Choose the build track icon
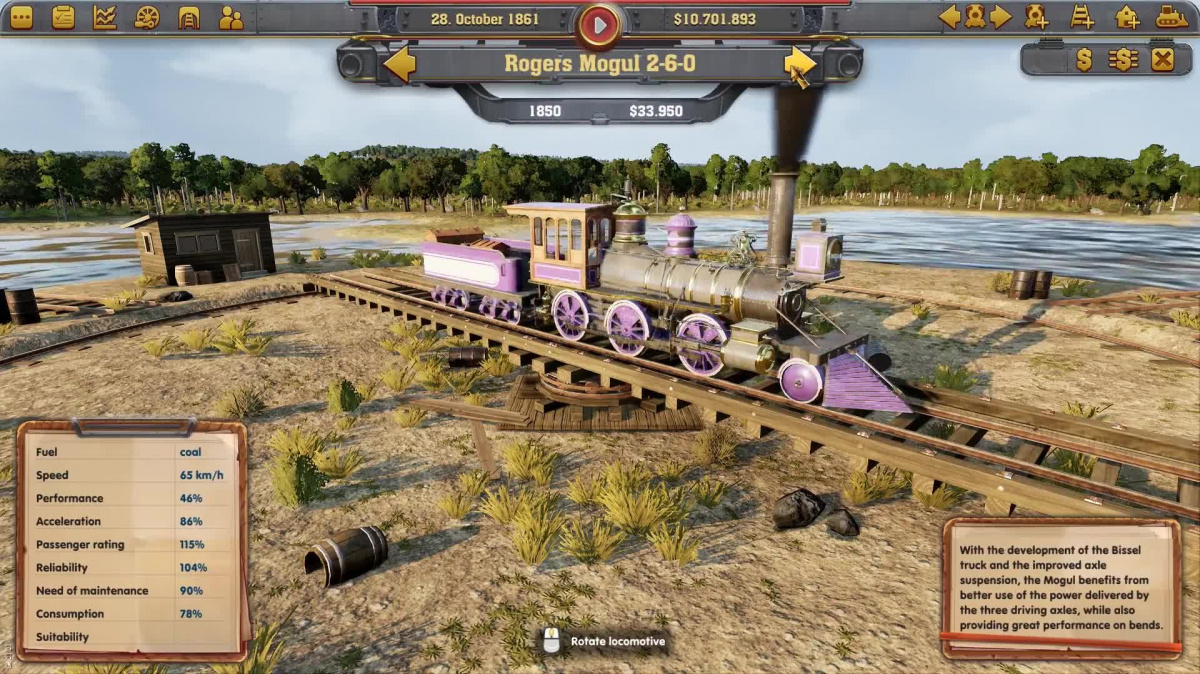Viewport: 1200px width, 674px height. click(1082, 17)
